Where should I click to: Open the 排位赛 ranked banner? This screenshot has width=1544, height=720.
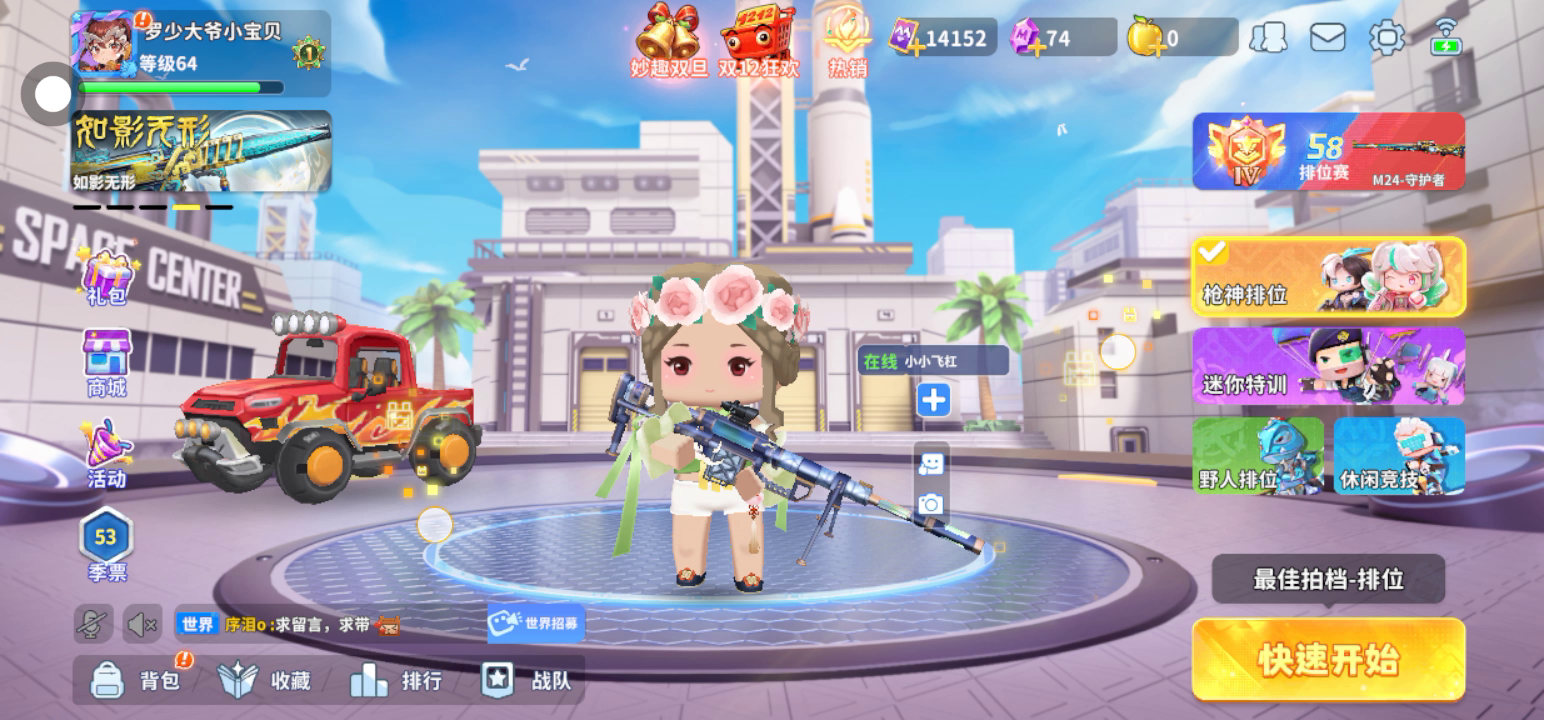[x=1328, y=151]
